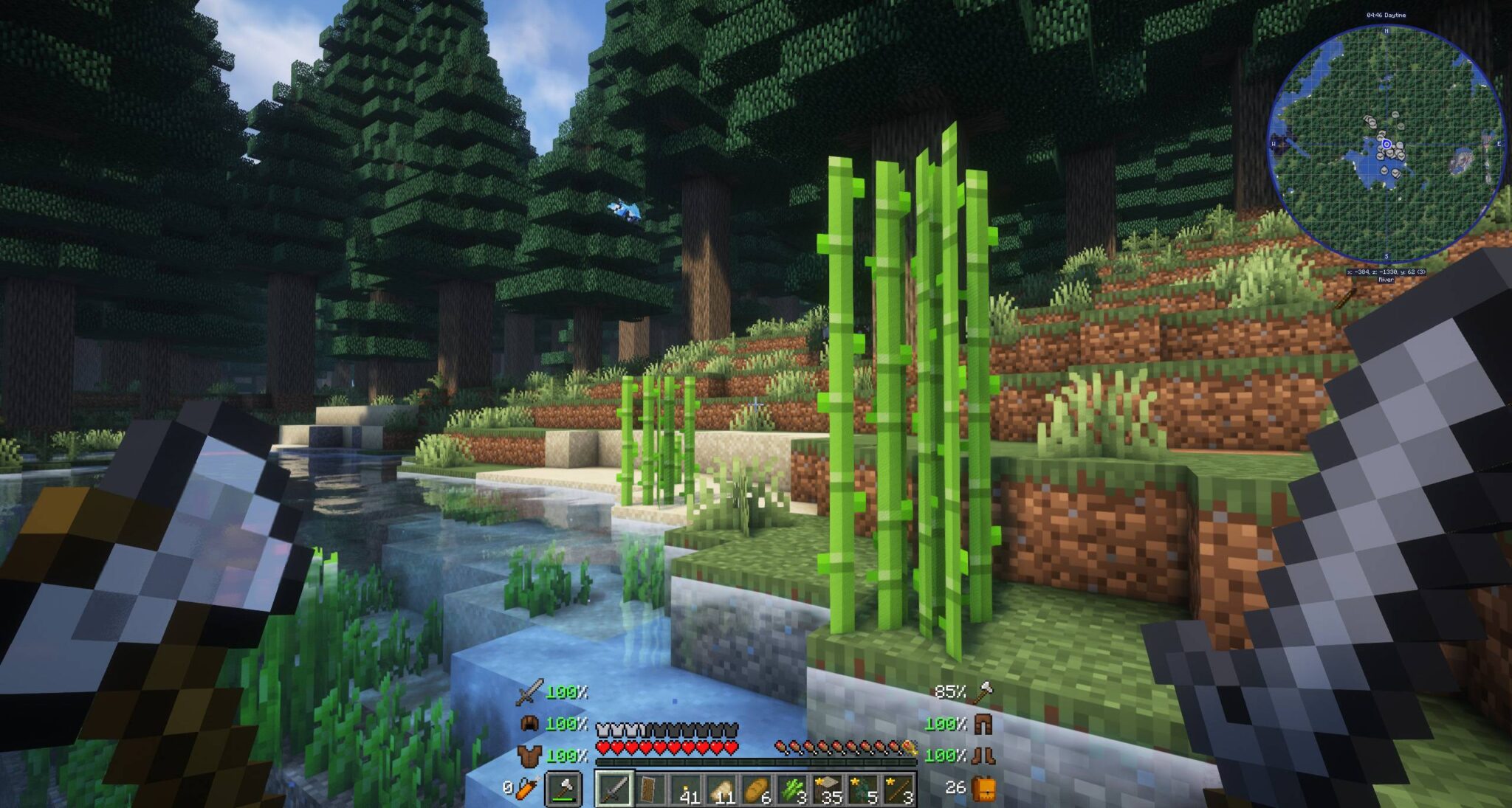Click the coordinates text under the minimap
Viewport: 1512px width, 808px height.
1386,272
